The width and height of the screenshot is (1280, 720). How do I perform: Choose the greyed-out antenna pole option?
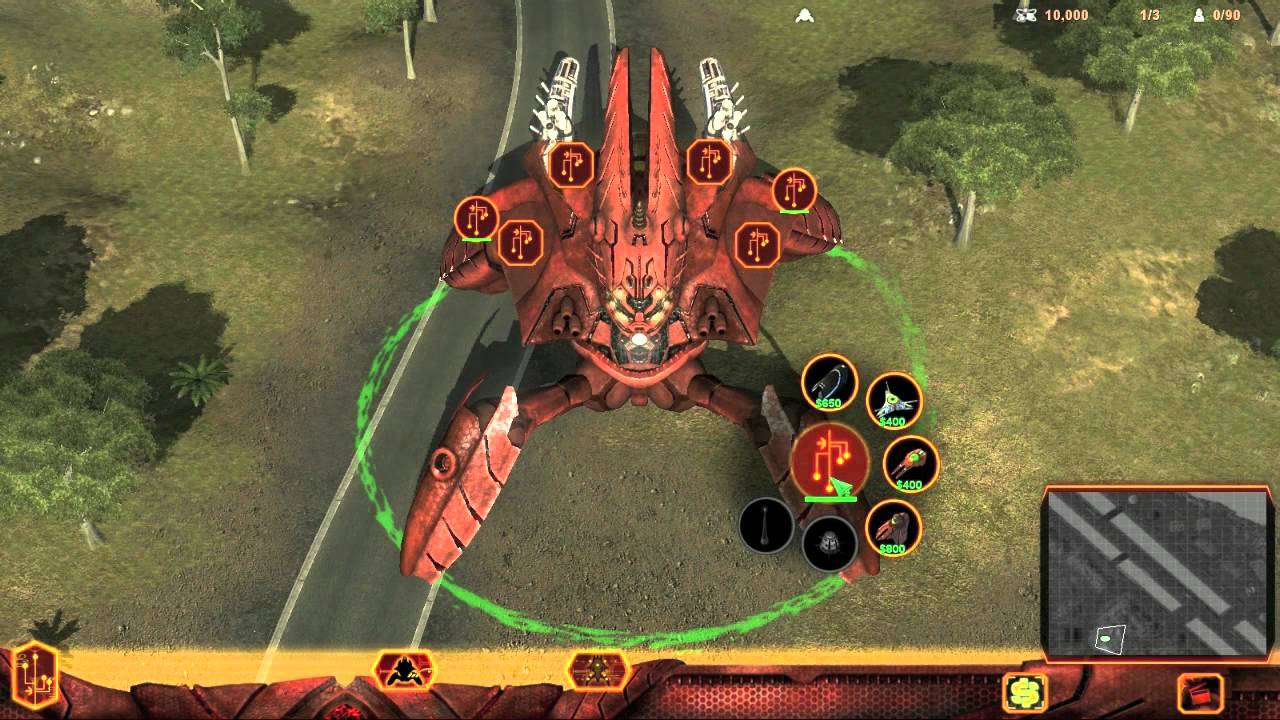point(766,525)
